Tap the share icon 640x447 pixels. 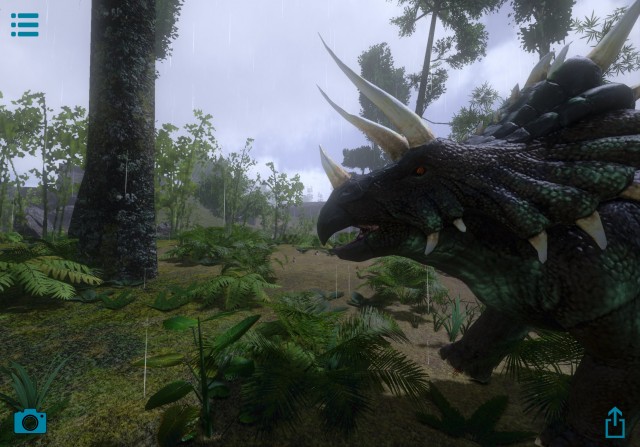tap(614, 422)
